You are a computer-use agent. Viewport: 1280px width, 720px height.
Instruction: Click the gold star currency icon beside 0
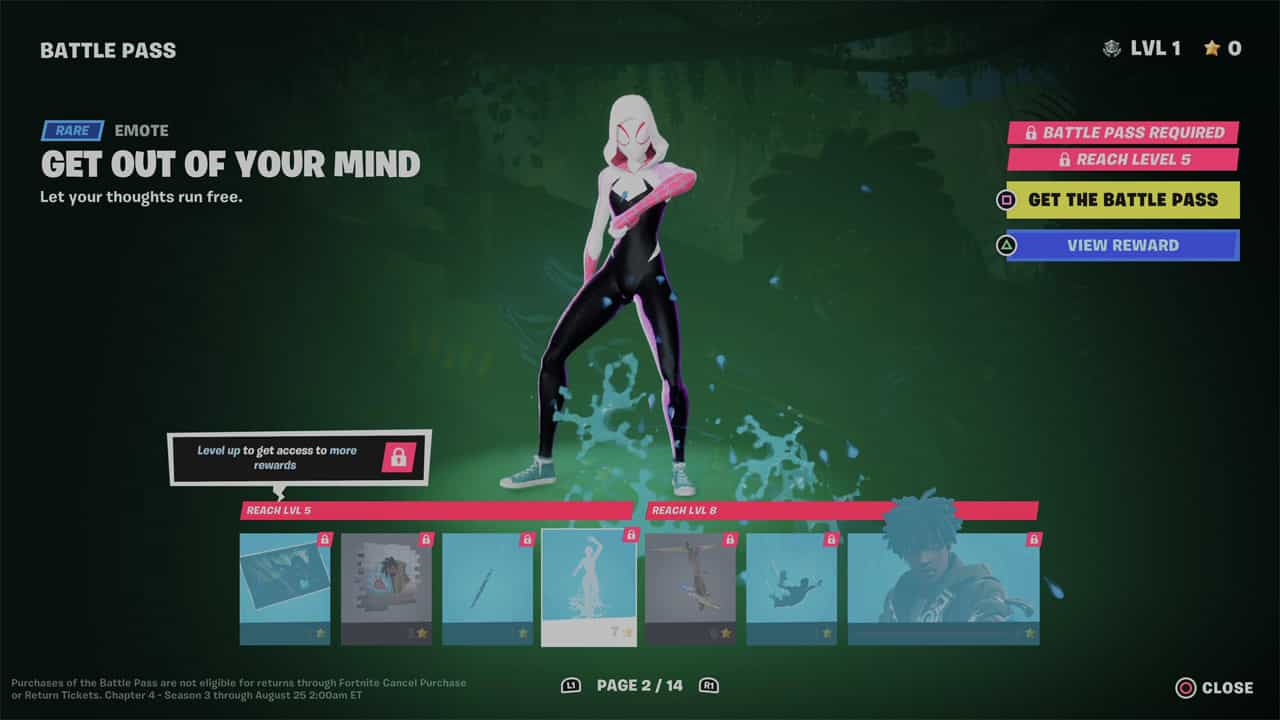point(1213,47)
